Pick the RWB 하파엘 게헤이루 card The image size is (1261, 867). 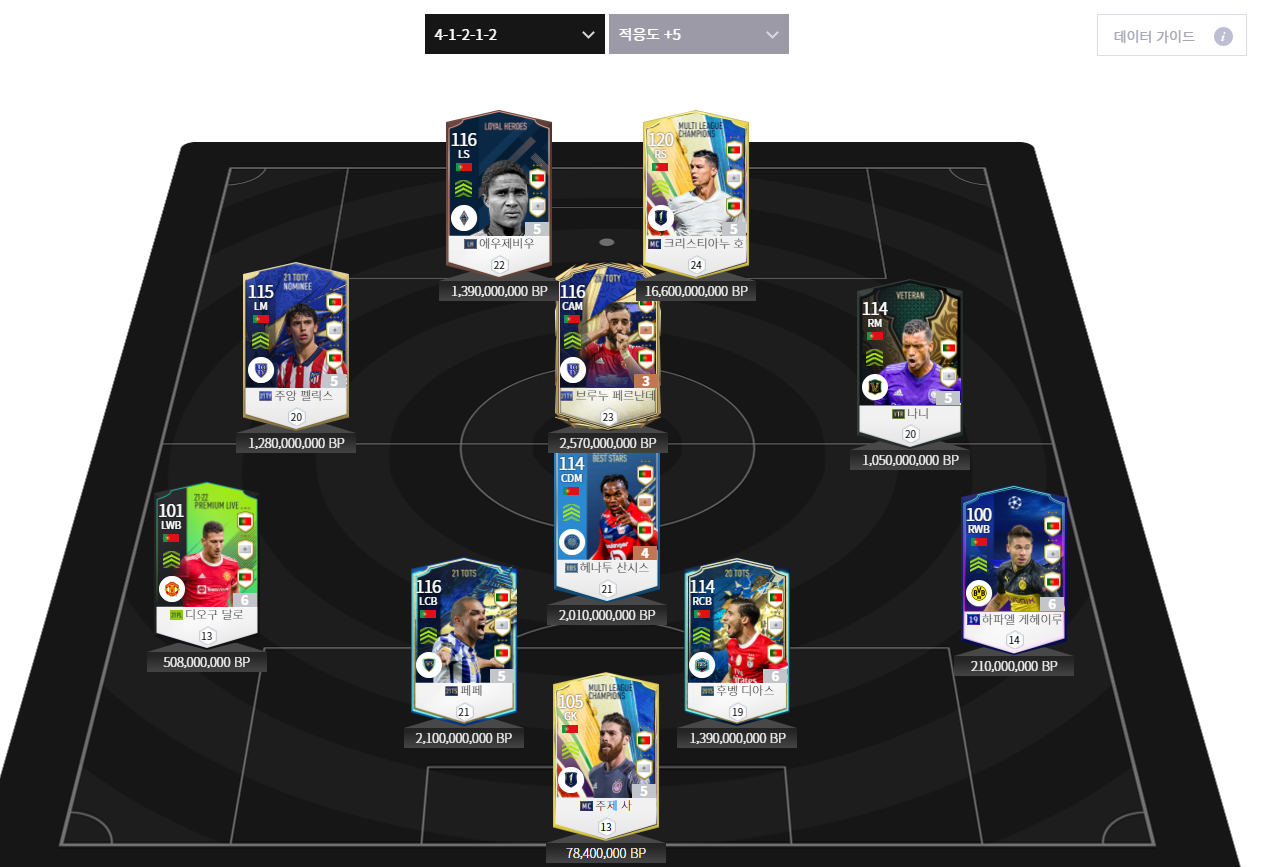(x=1013, y=563)
